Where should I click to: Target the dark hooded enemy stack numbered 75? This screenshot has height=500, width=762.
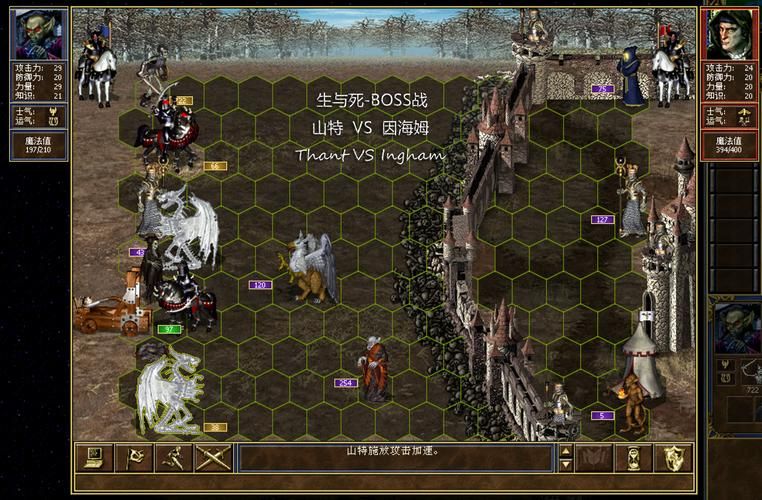(x=631, y=75)
